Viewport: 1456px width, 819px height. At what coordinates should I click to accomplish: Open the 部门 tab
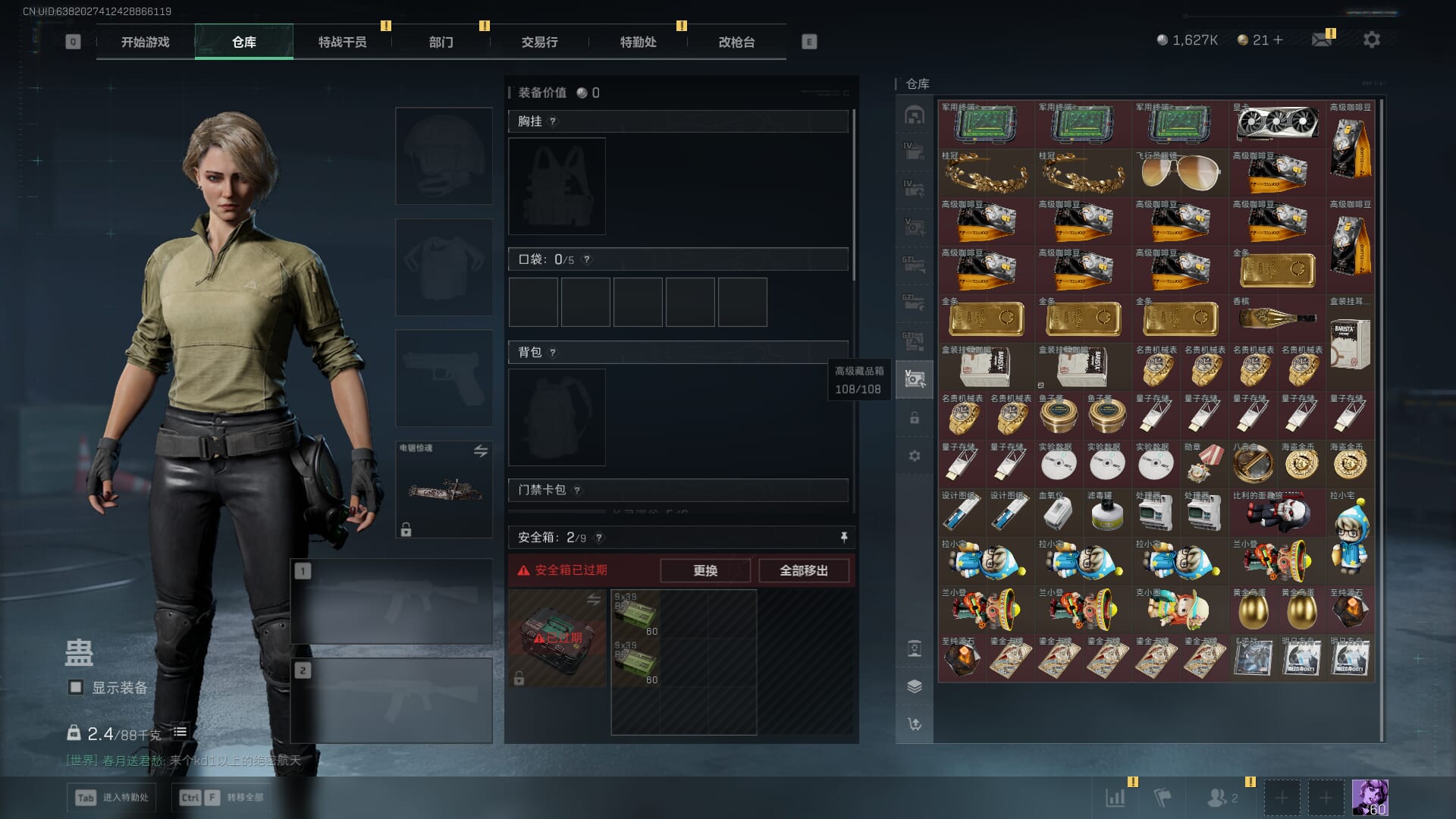441,42
